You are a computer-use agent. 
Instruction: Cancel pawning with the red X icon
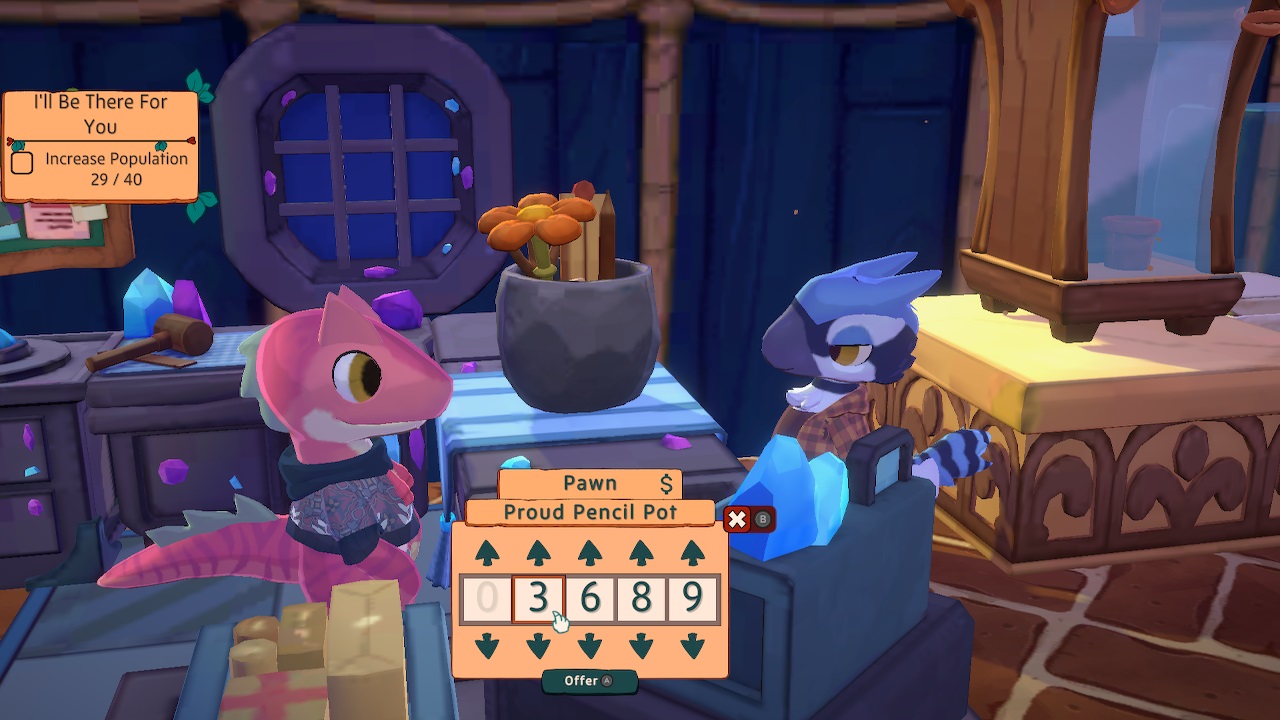(738, 520)
